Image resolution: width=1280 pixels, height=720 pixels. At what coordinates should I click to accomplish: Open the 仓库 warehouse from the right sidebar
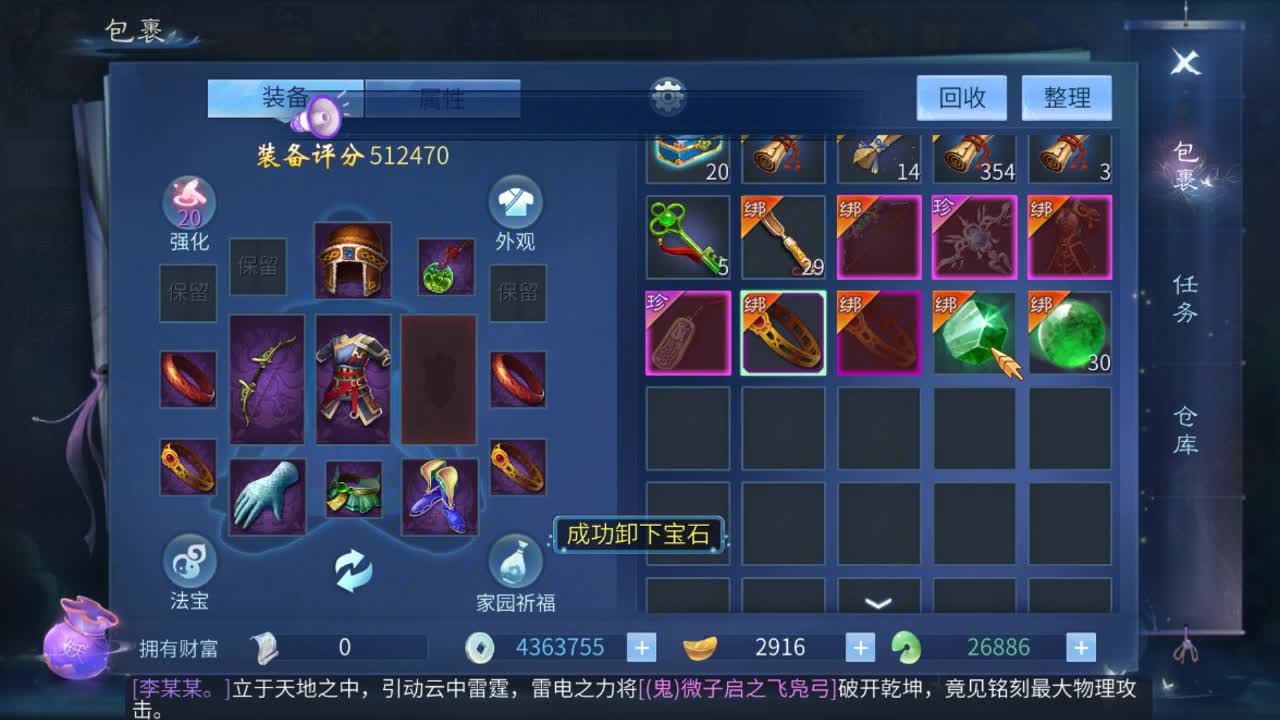(1183, 432)
